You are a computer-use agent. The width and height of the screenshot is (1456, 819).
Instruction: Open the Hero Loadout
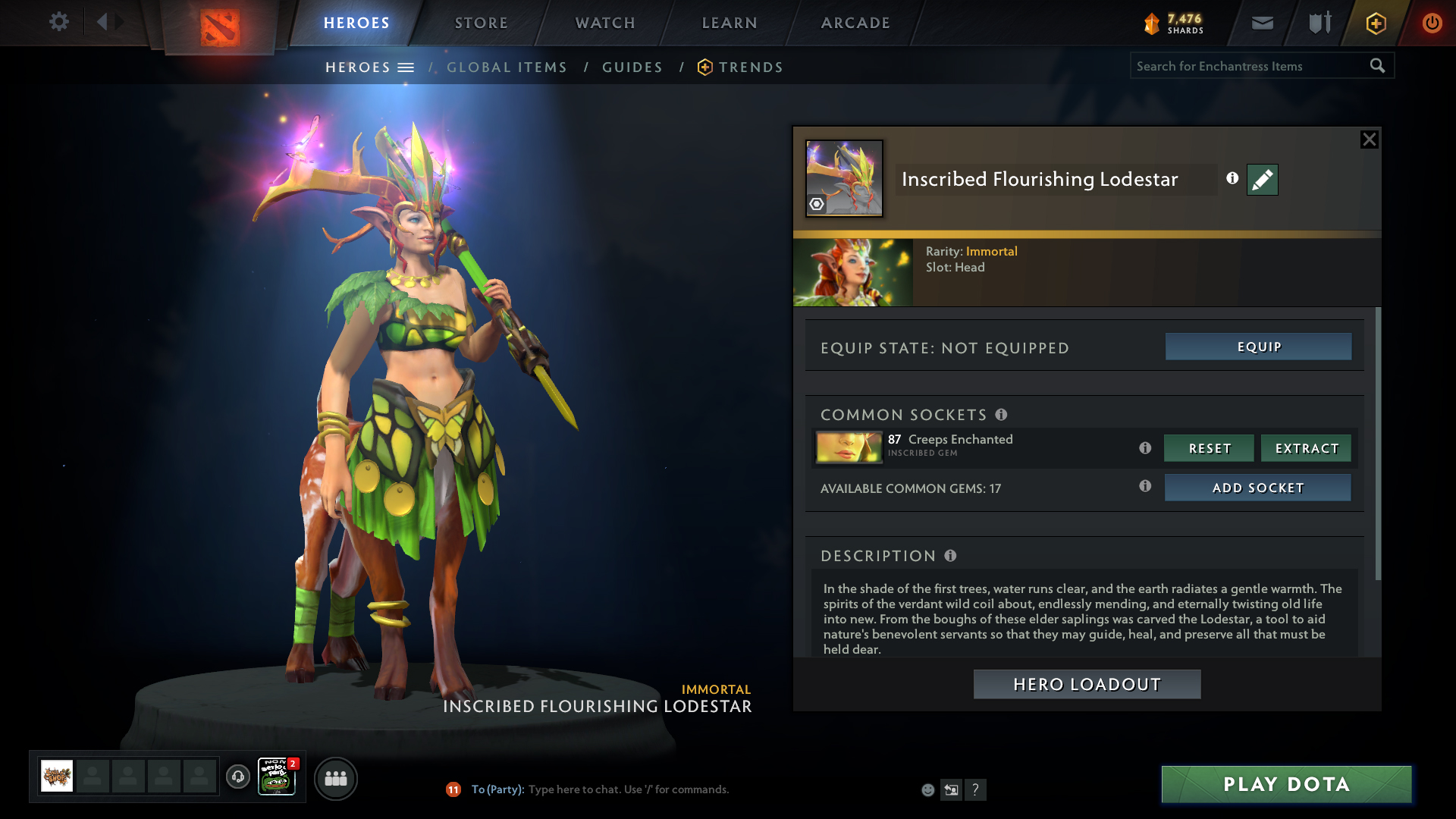click(1087, 684)
